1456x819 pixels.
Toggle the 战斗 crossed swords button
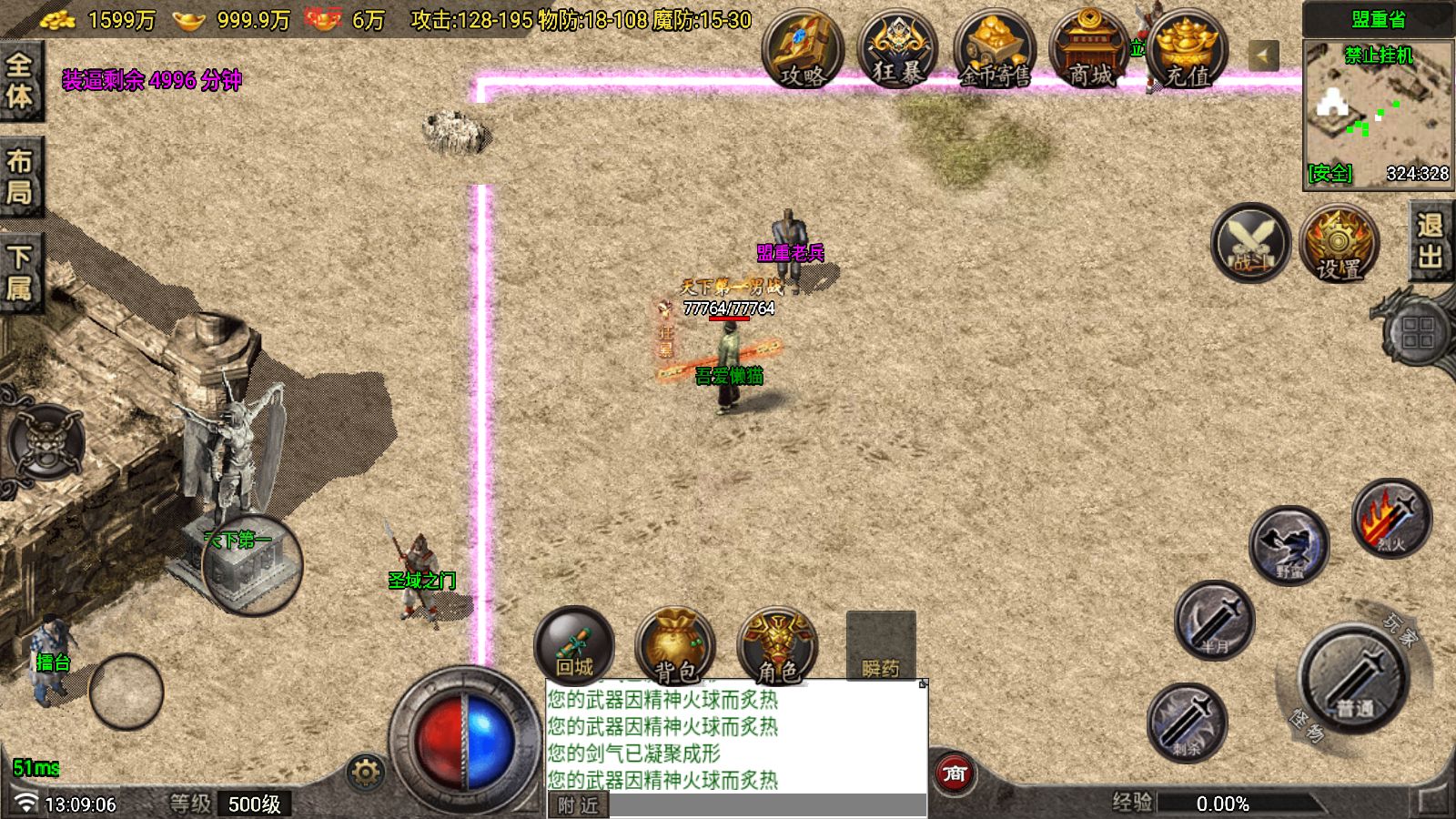(x=1250, y=243)
